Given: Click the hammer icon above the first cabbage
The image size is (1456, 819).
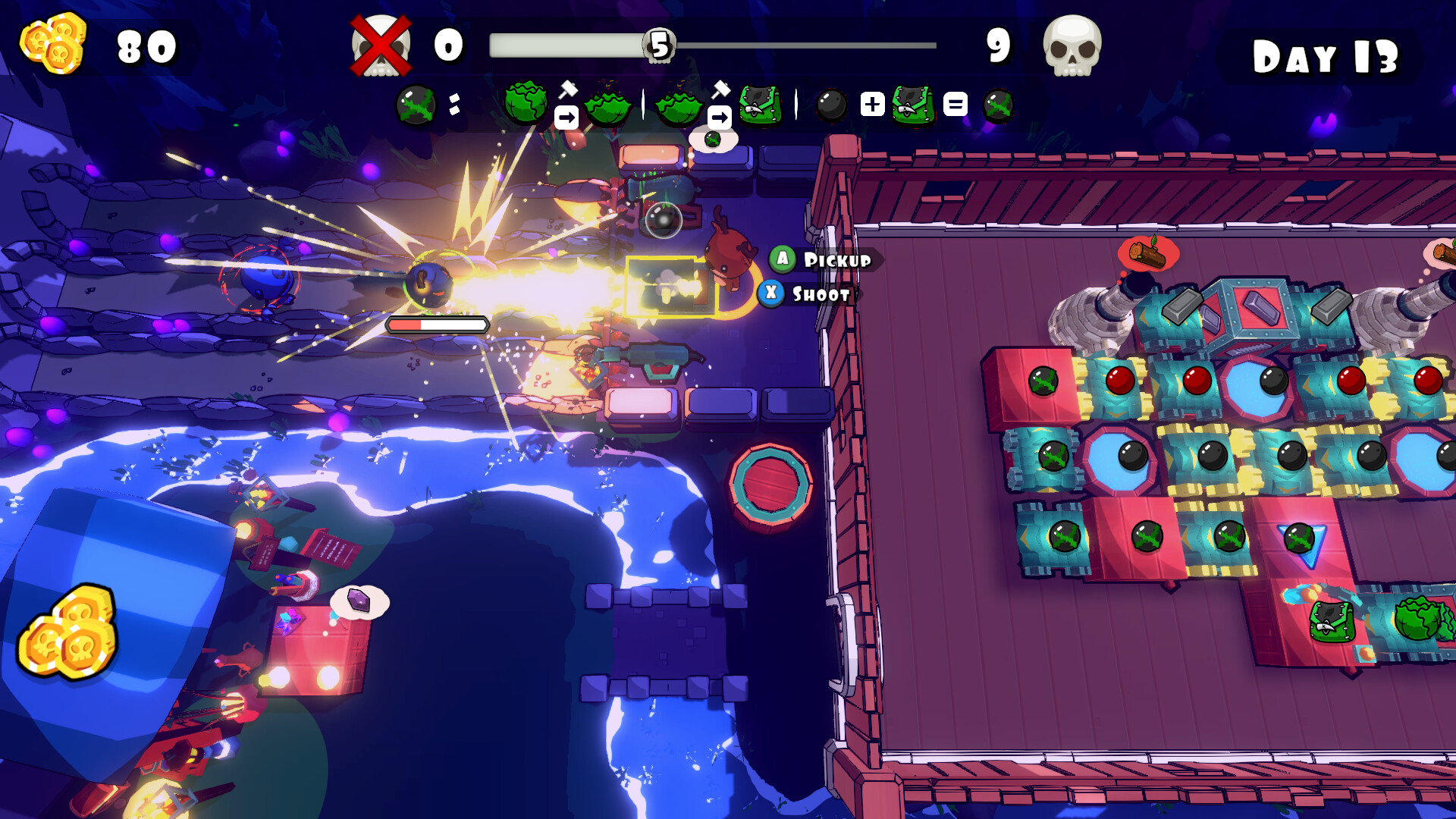Looking at the screenshot, I should tap(568, 89).
